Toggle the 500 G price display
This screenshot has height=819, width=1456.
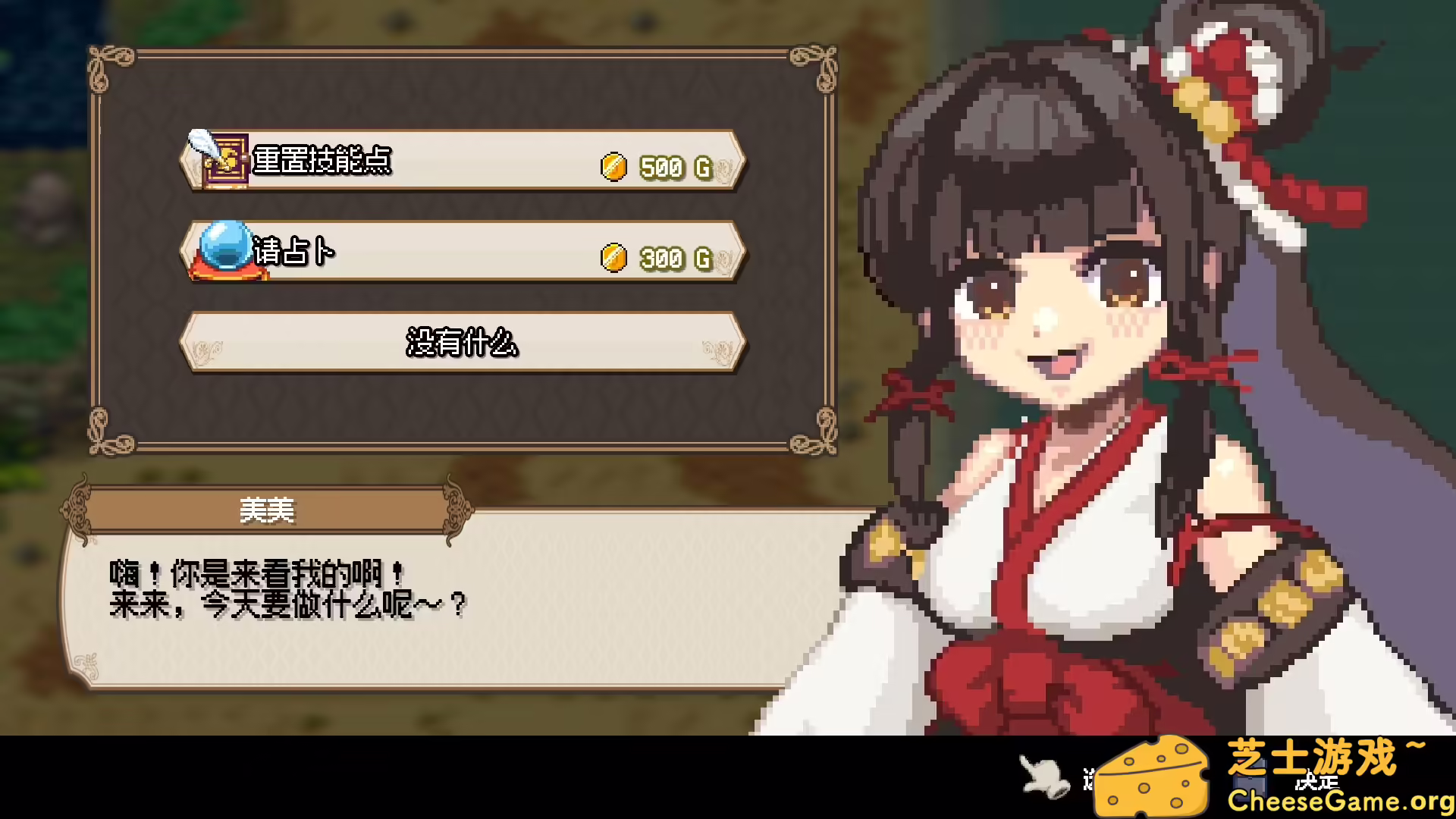pyautogui.click(x=673, y=165)
